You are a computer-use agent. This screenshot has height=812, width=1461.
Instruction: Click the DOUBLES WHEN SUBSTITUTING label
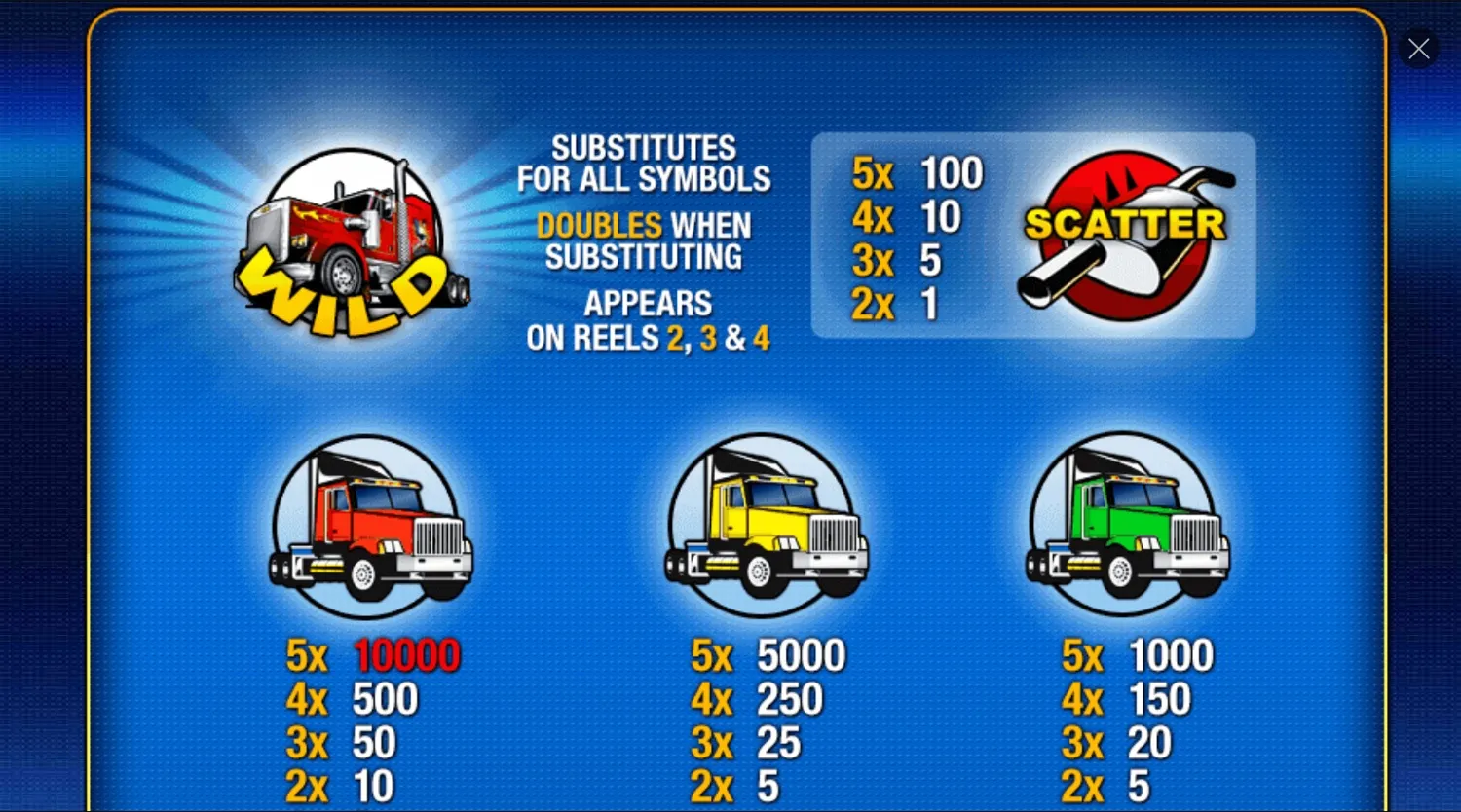[x=646, y=240]
